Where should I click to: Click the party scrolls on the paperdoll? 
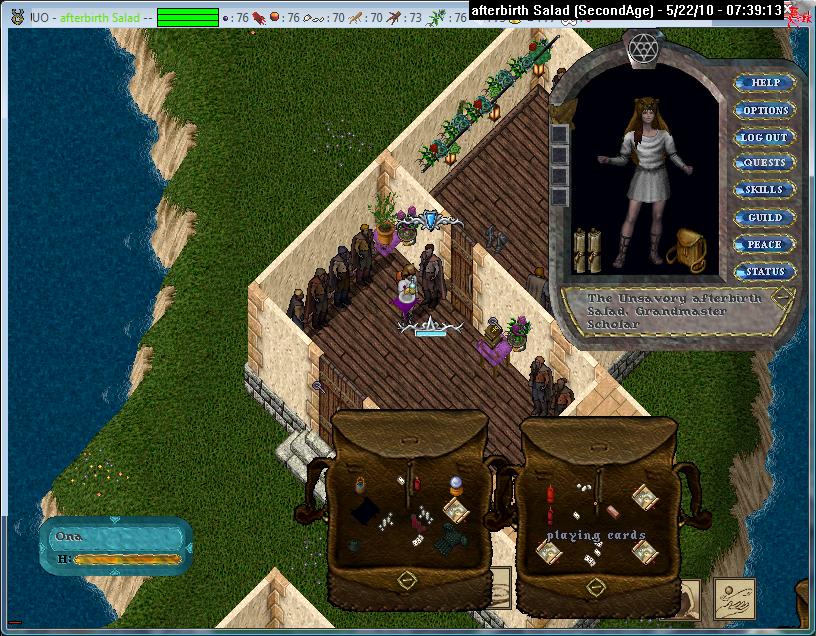point(586,251)
